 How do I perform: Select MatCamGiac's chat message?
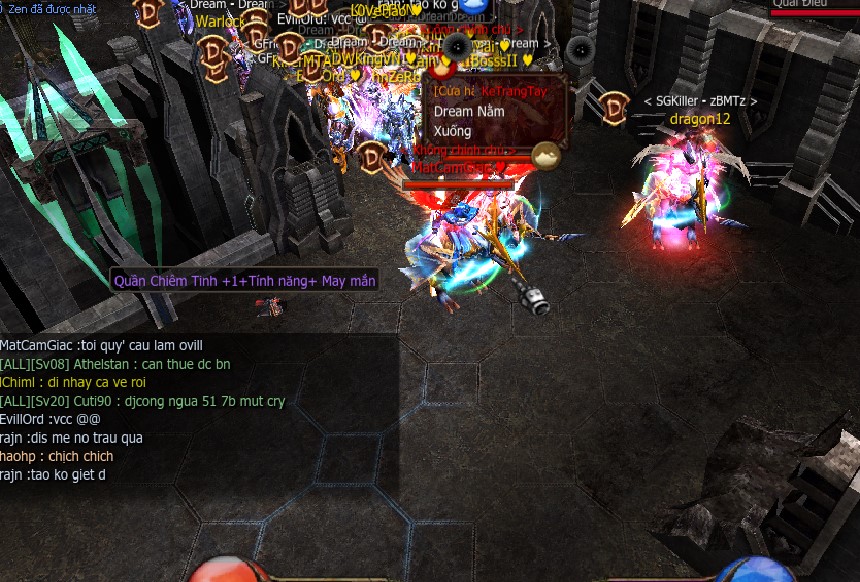(x=101, y=346)
